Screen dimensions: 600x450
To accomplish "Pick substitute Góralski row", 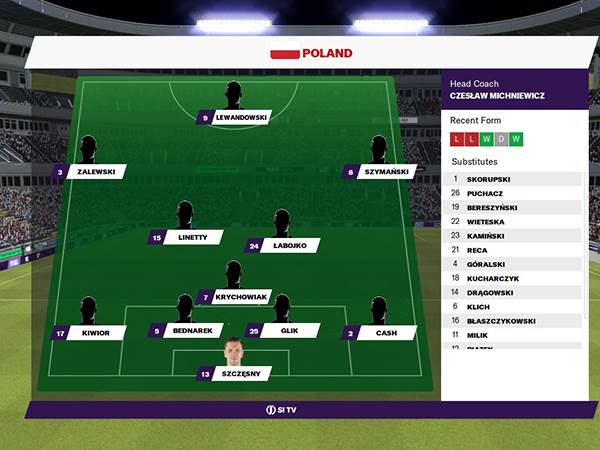I will [x=513, y=264].
